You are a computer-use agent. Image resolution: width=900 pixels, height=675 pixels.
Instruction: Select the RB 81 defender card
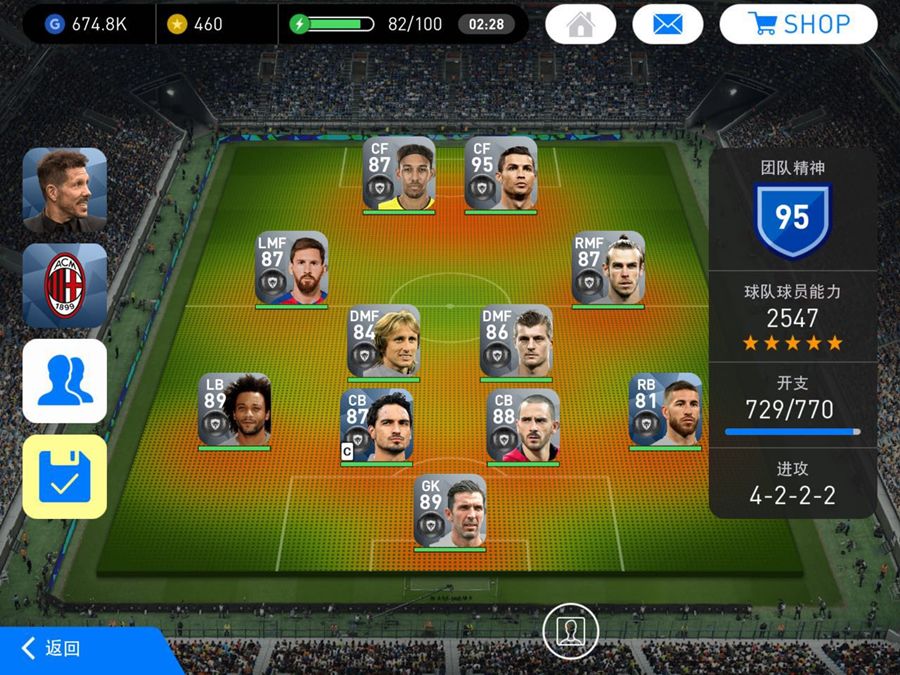(x=665, y=410)
